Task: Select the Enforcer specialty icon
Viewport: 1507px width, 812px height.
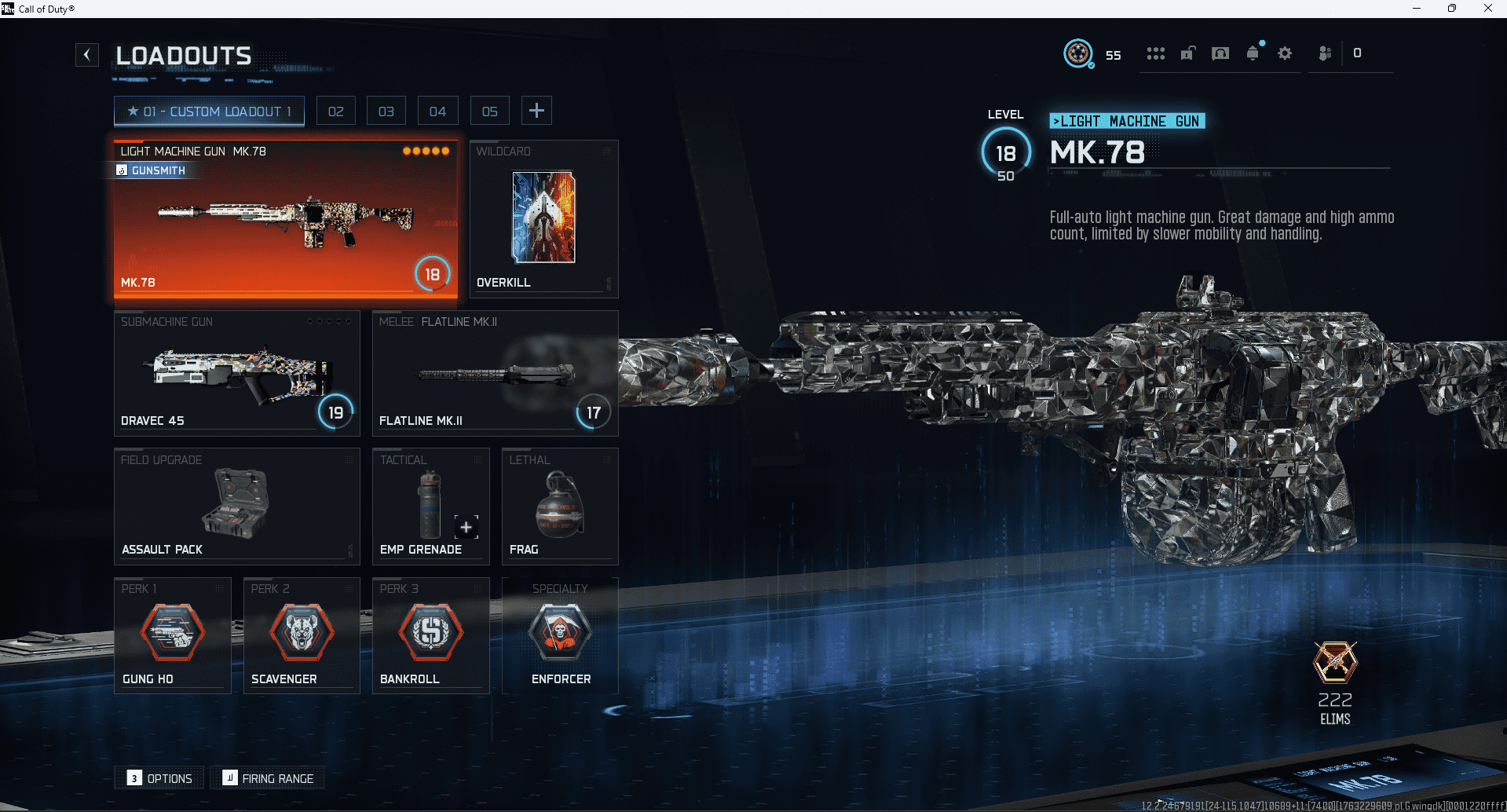Action: click(559, 632)
